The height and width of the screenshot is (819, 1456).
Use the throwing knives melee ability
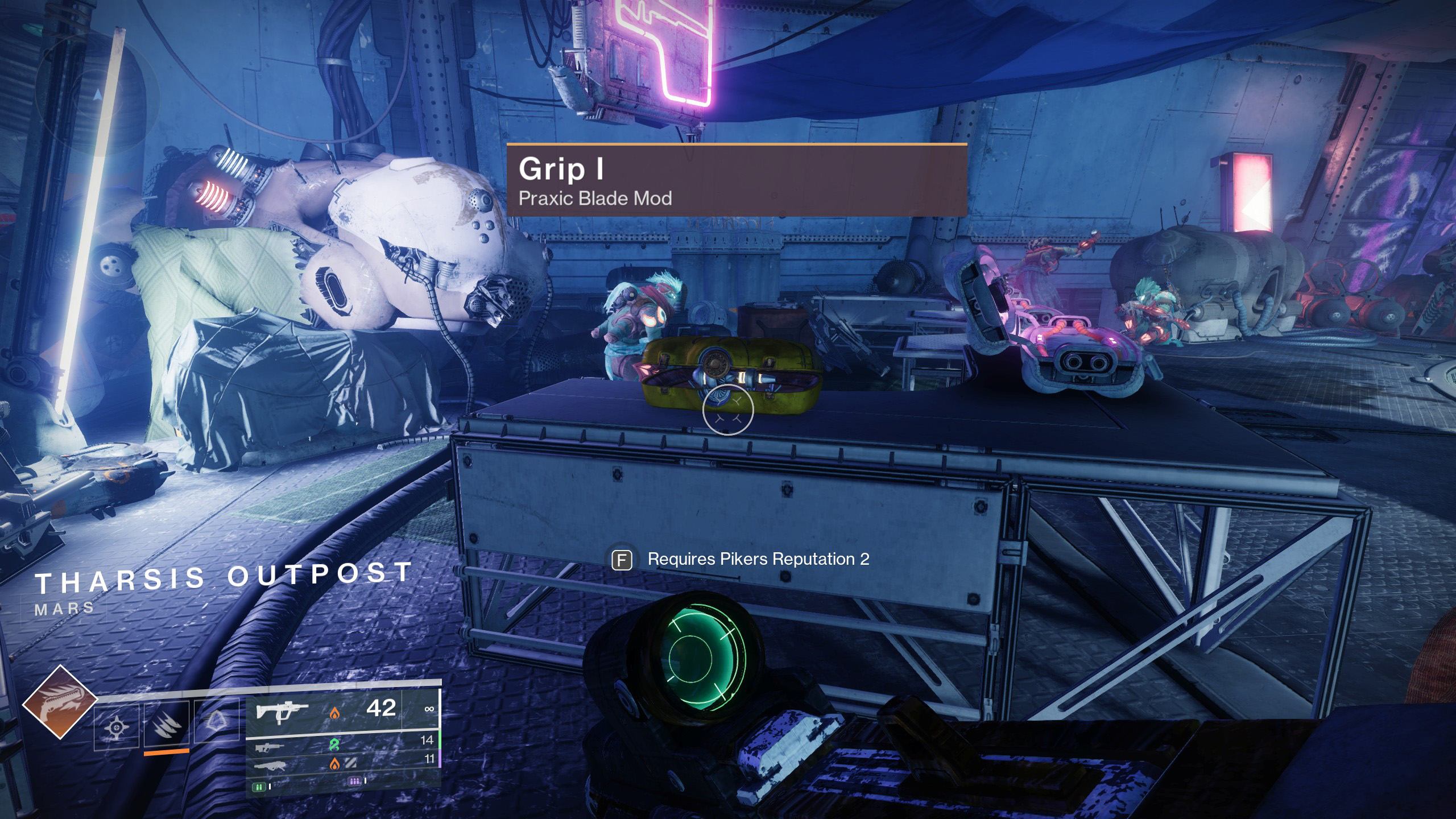(166, 725)
